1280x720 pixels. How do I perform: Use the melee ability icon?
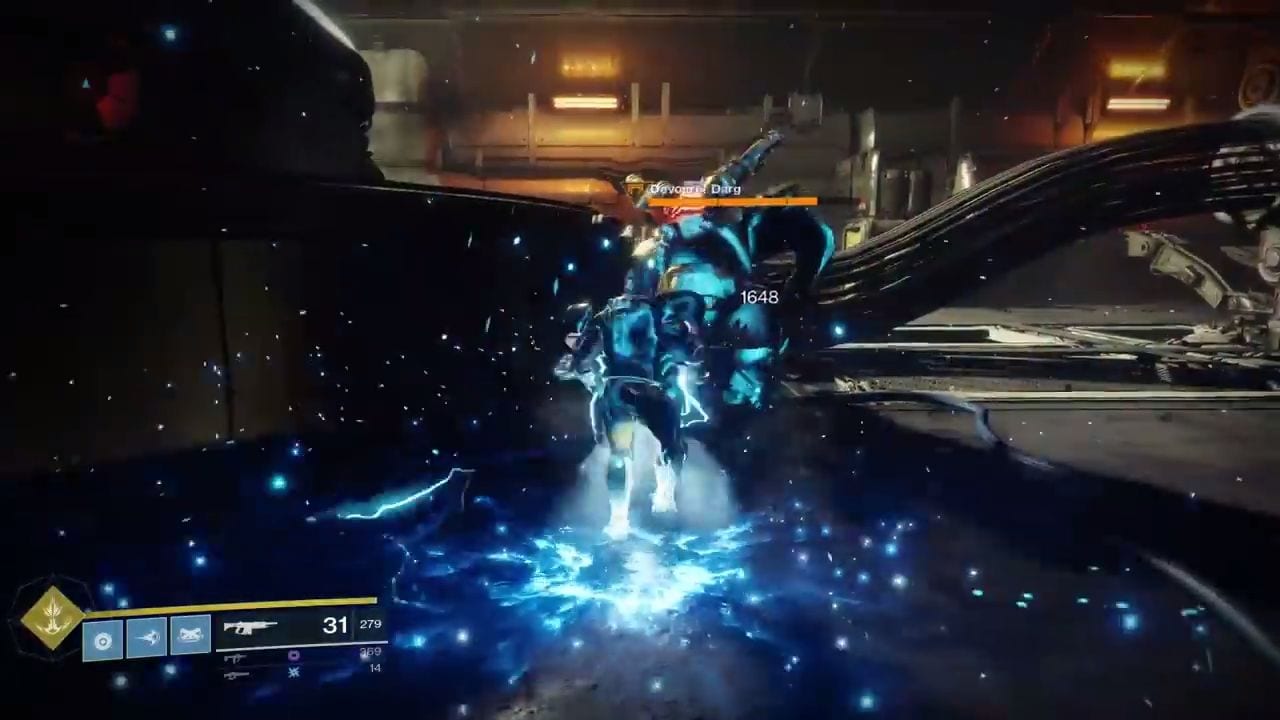(x=147, y=638)
